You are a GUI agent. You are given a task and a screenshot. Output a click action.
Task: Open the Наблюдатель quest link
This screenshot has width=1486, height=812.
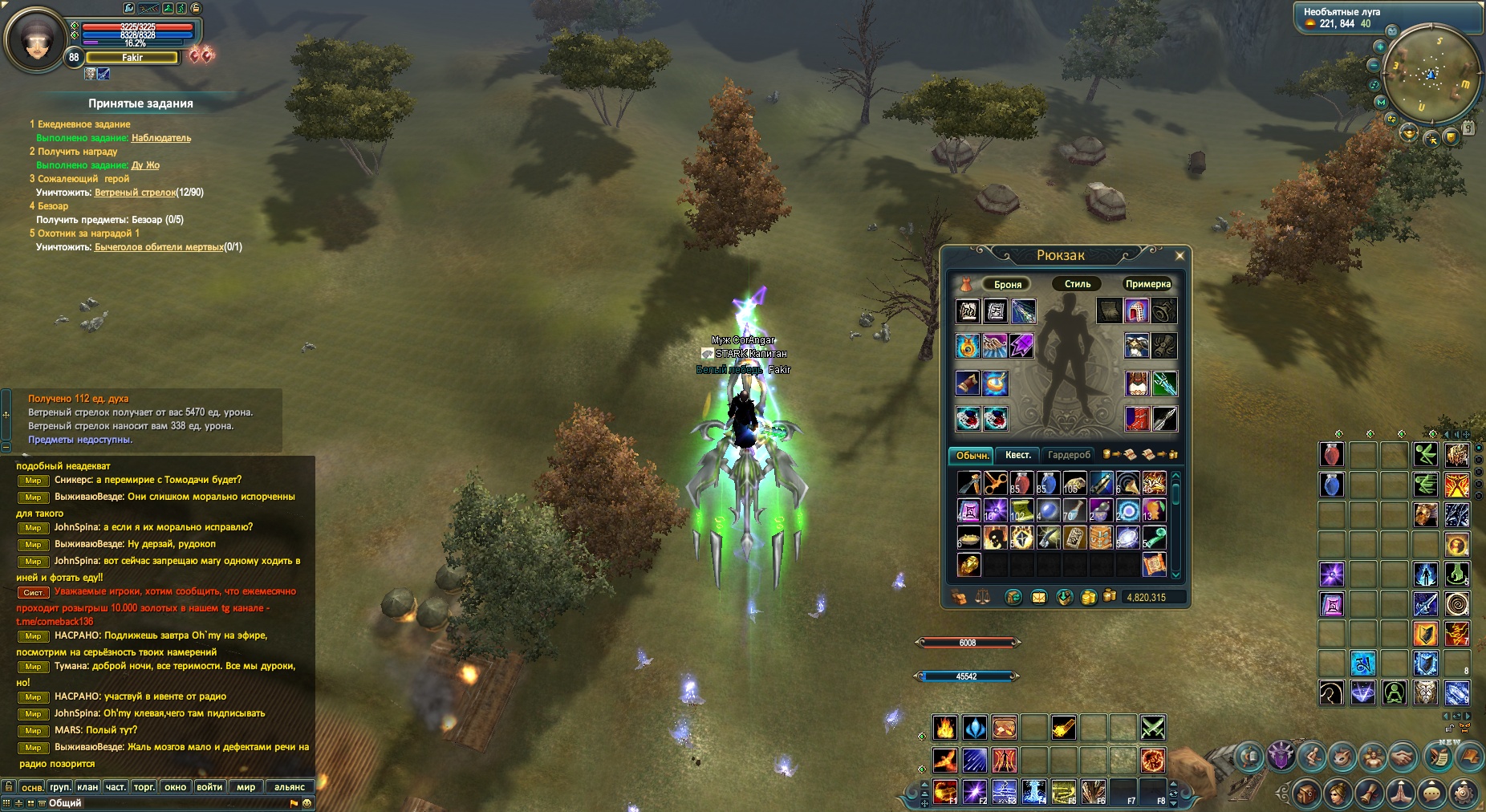click(x=161, y=138)
